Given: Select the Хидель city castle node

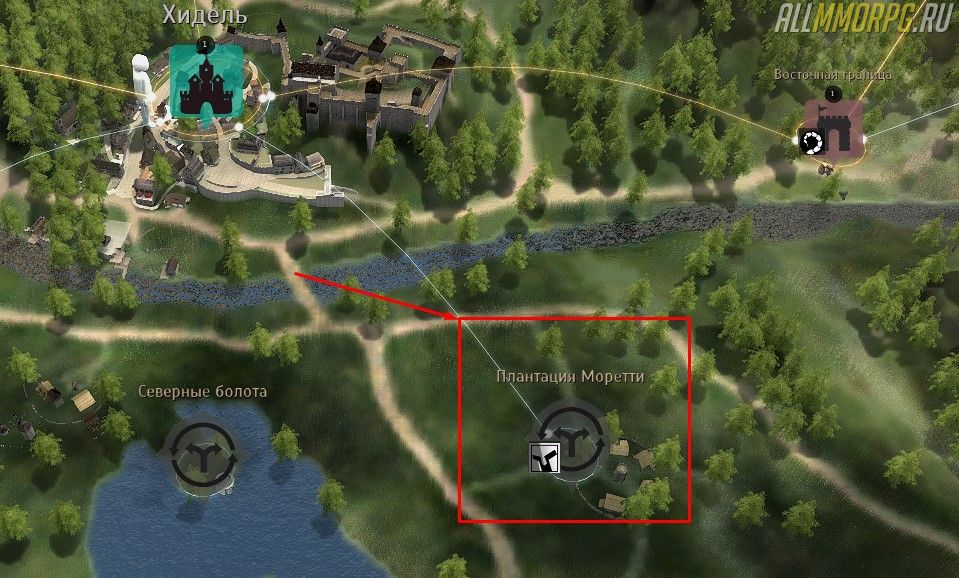Looking at the screenshot, I should pyautogui.click(x=205, y=80).
